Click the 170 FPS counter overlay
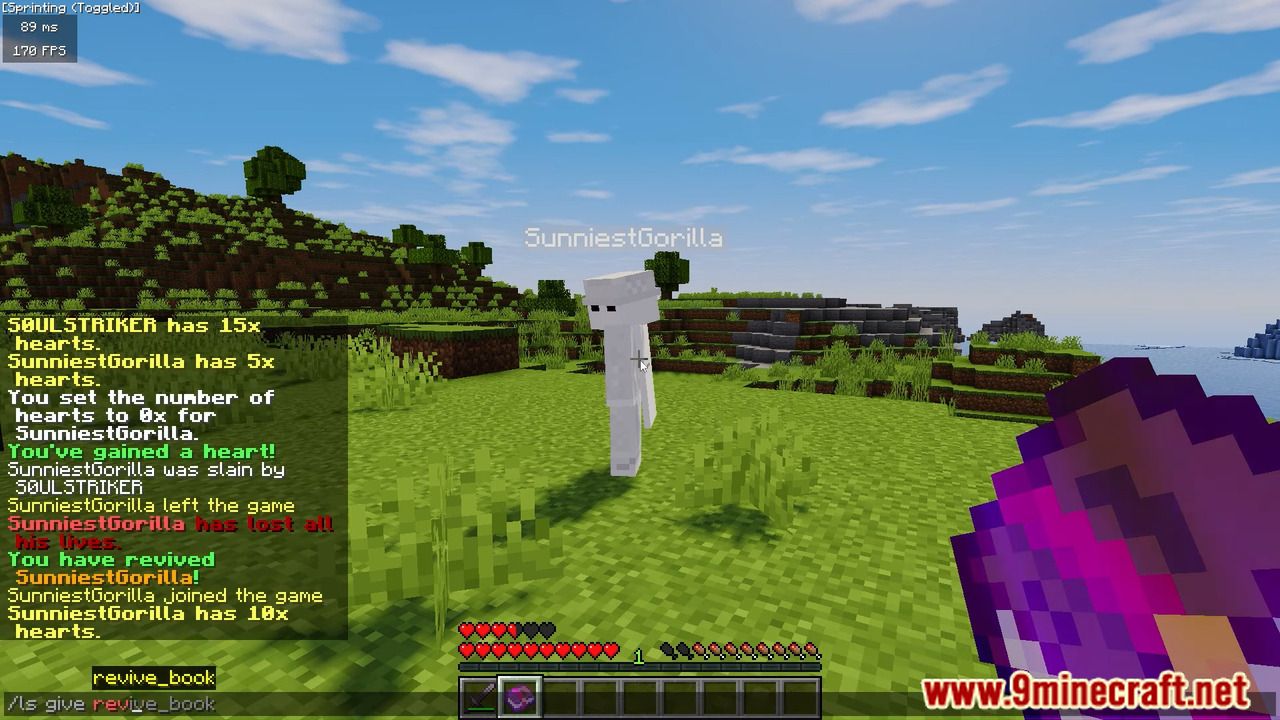1280x720 pixels. click(x=38, y=50)
